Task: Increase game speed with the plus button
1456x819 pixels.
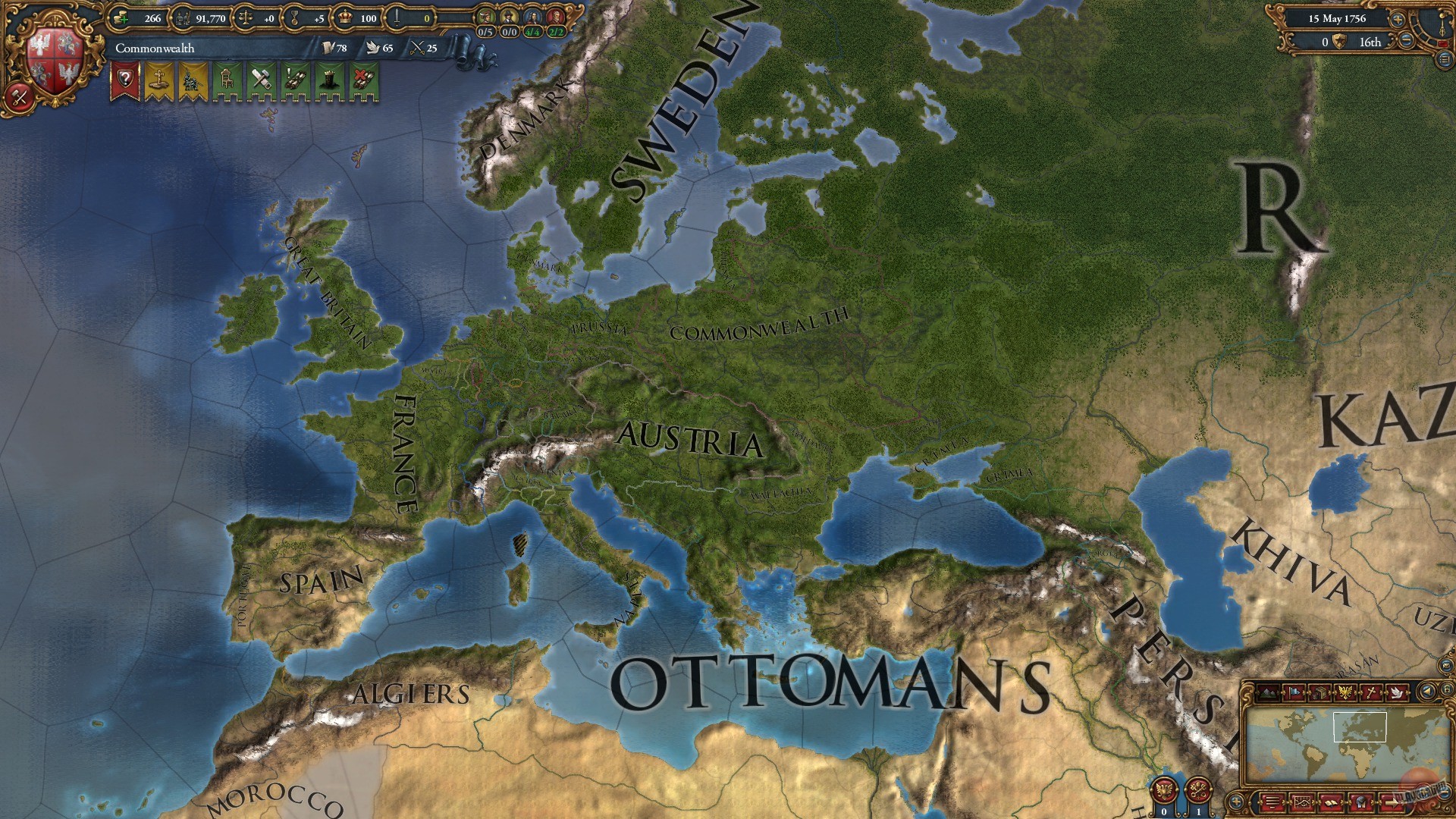Action: click(x=1397, y=19)
